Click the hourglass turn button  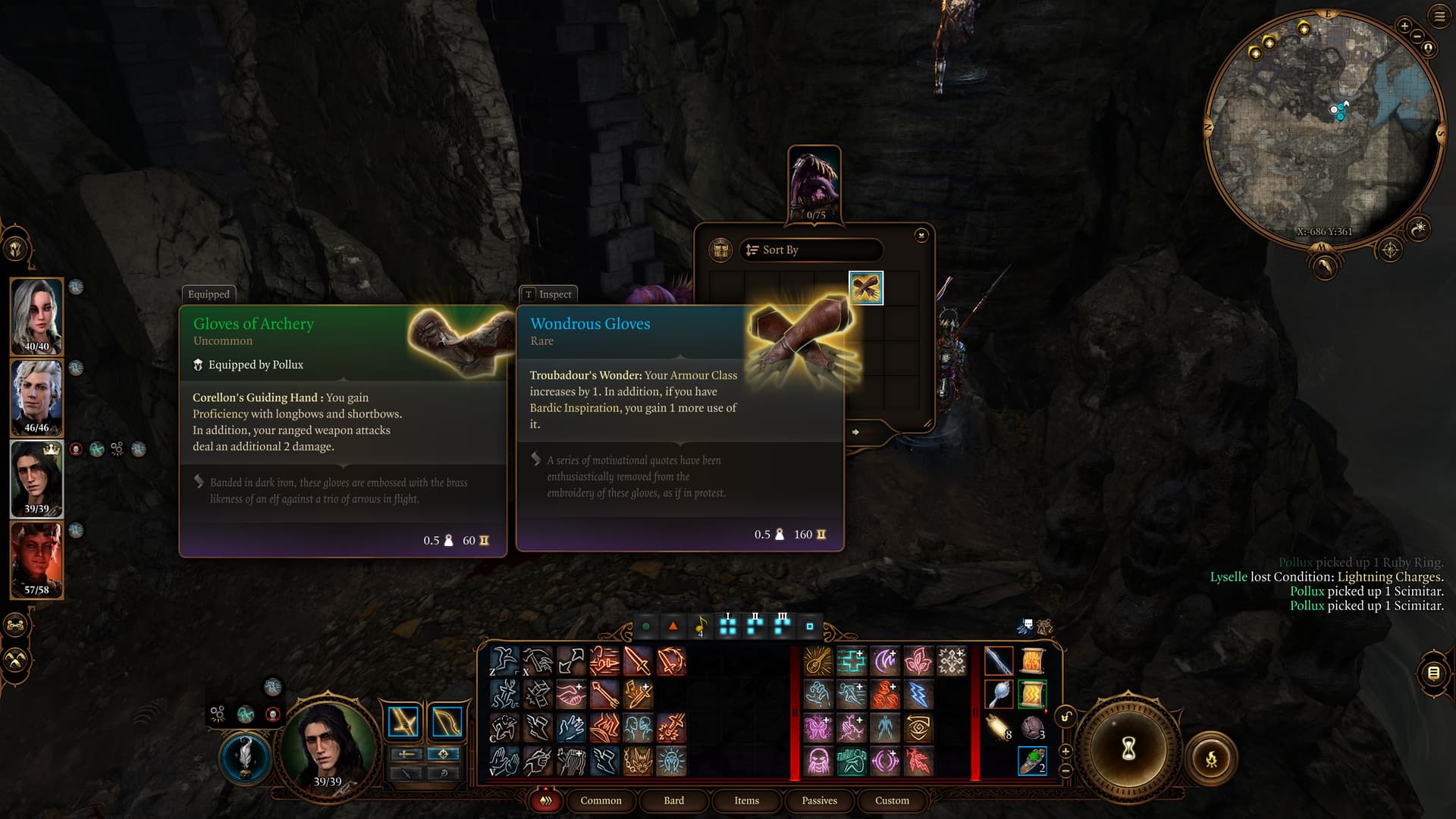(x=1128, y=749)
